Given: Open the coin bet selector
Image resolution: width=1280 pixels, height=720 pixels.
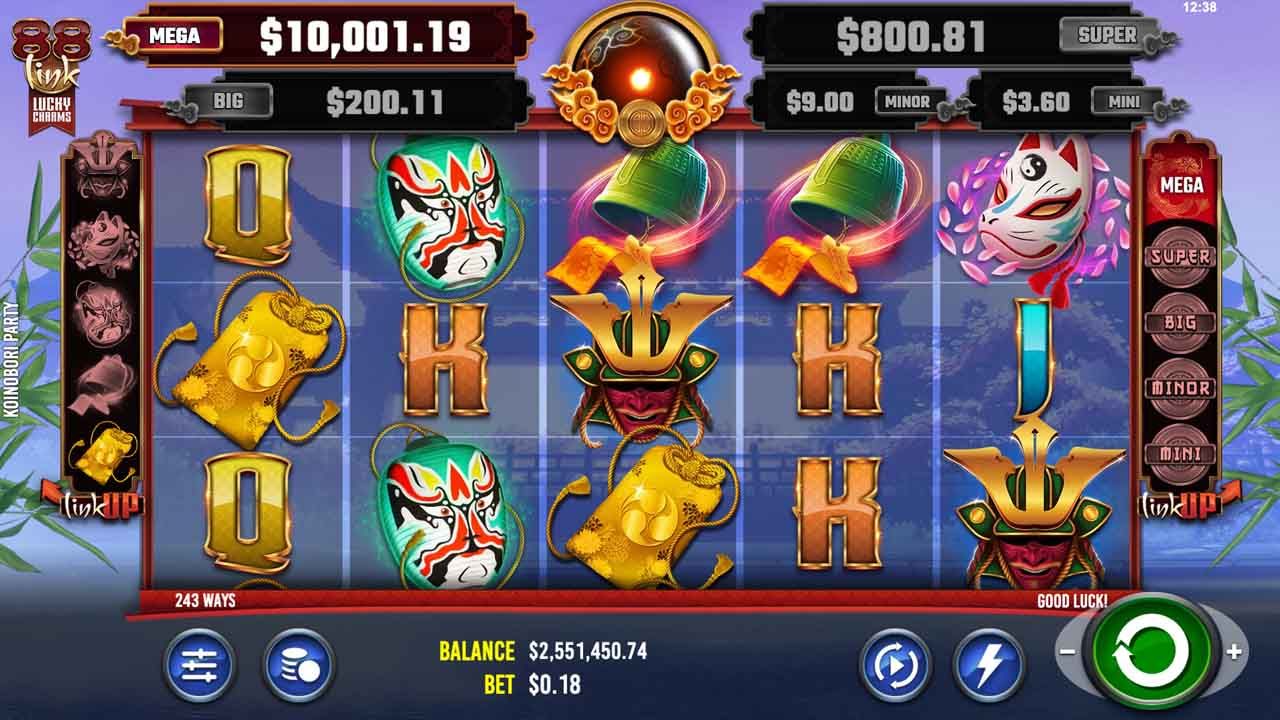Looking at the screenshot, I should point(298,665).
